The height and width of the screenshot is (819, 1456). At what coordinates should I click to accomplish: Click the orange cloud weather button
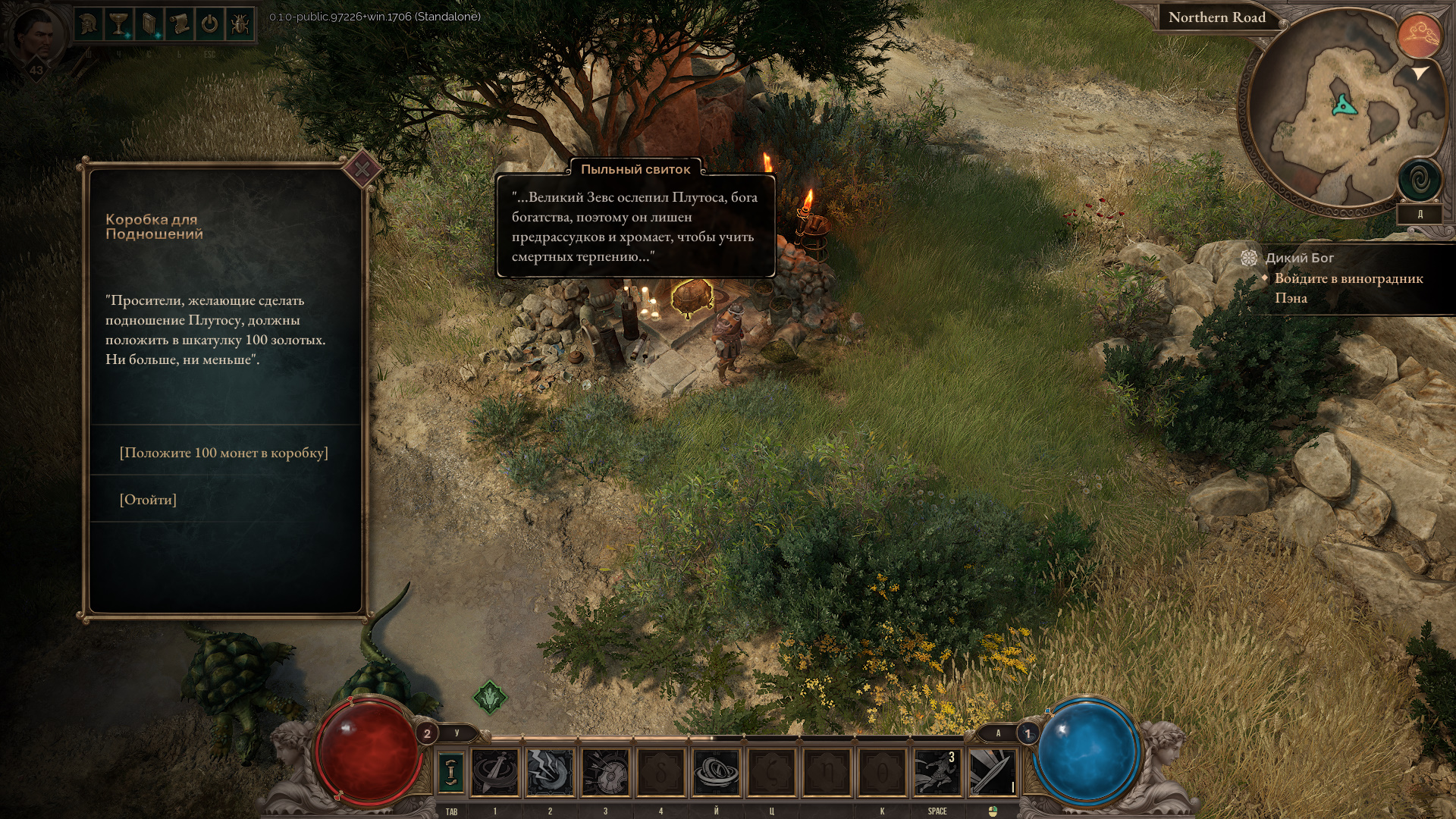1419,35
